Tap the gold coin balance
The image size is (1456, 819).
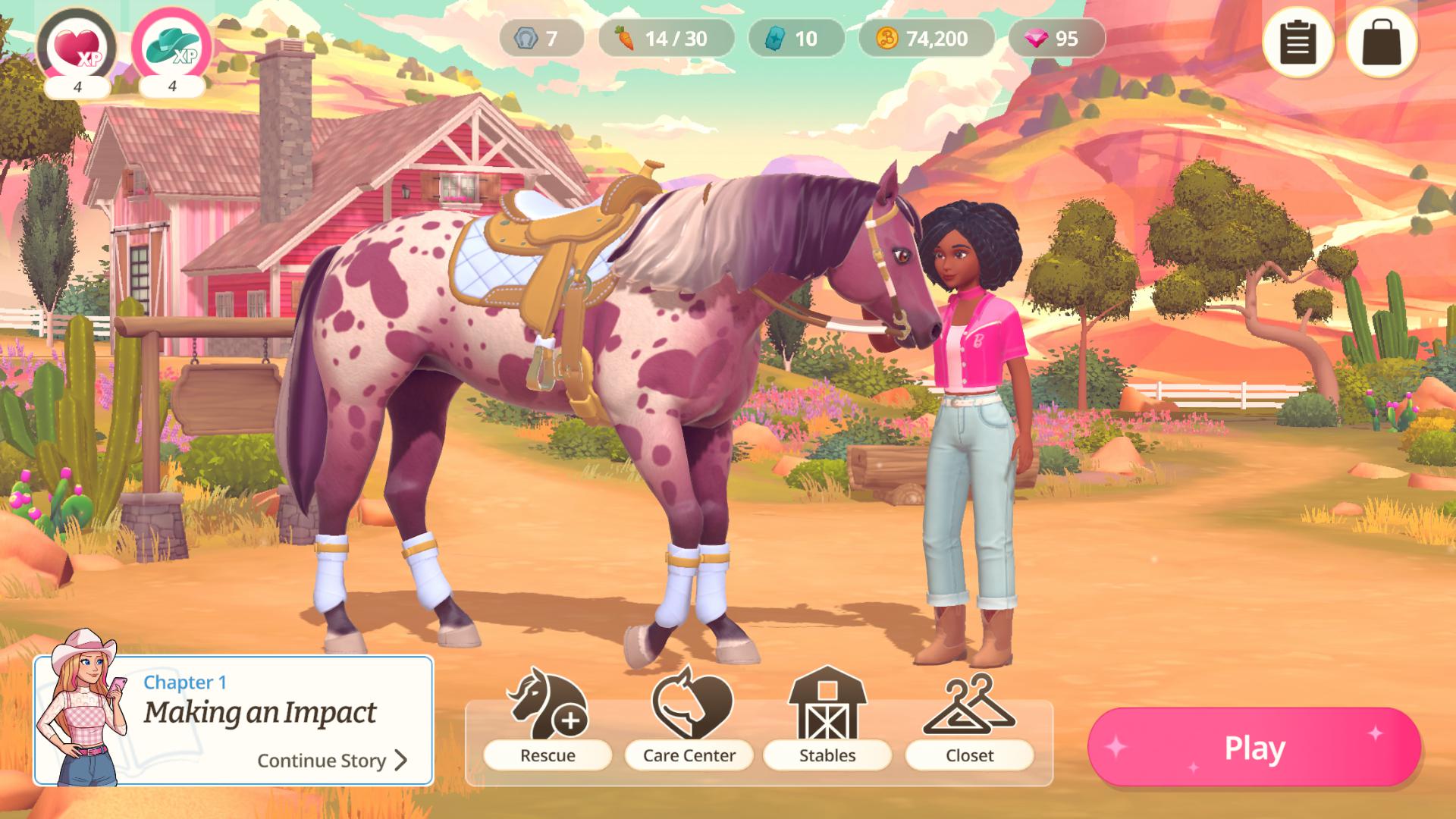[925, 39]
